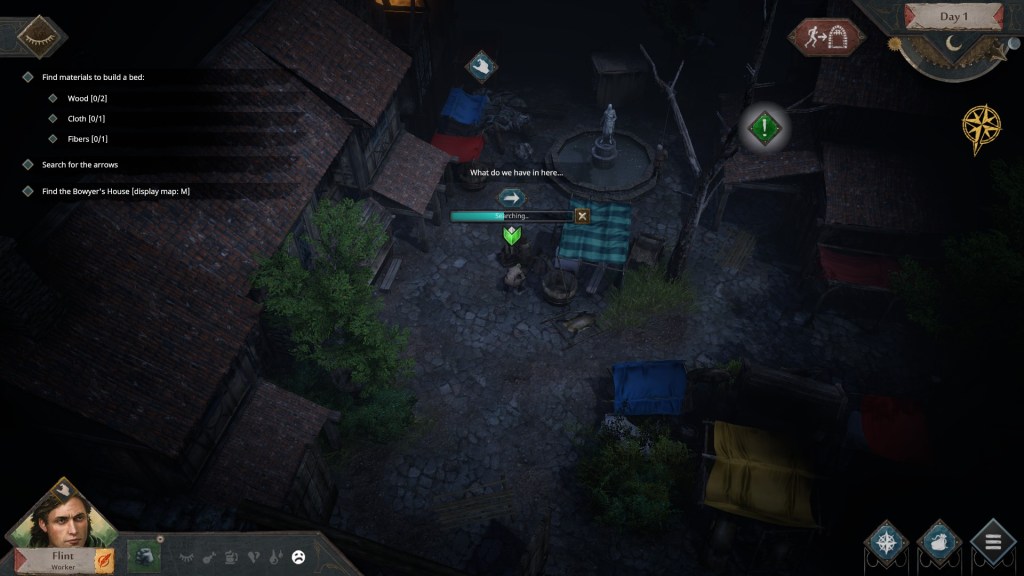Click the arrow icon above the search bar
Image resolution: width=1024 pixels, height=576 pixels.
click(512, 198)
